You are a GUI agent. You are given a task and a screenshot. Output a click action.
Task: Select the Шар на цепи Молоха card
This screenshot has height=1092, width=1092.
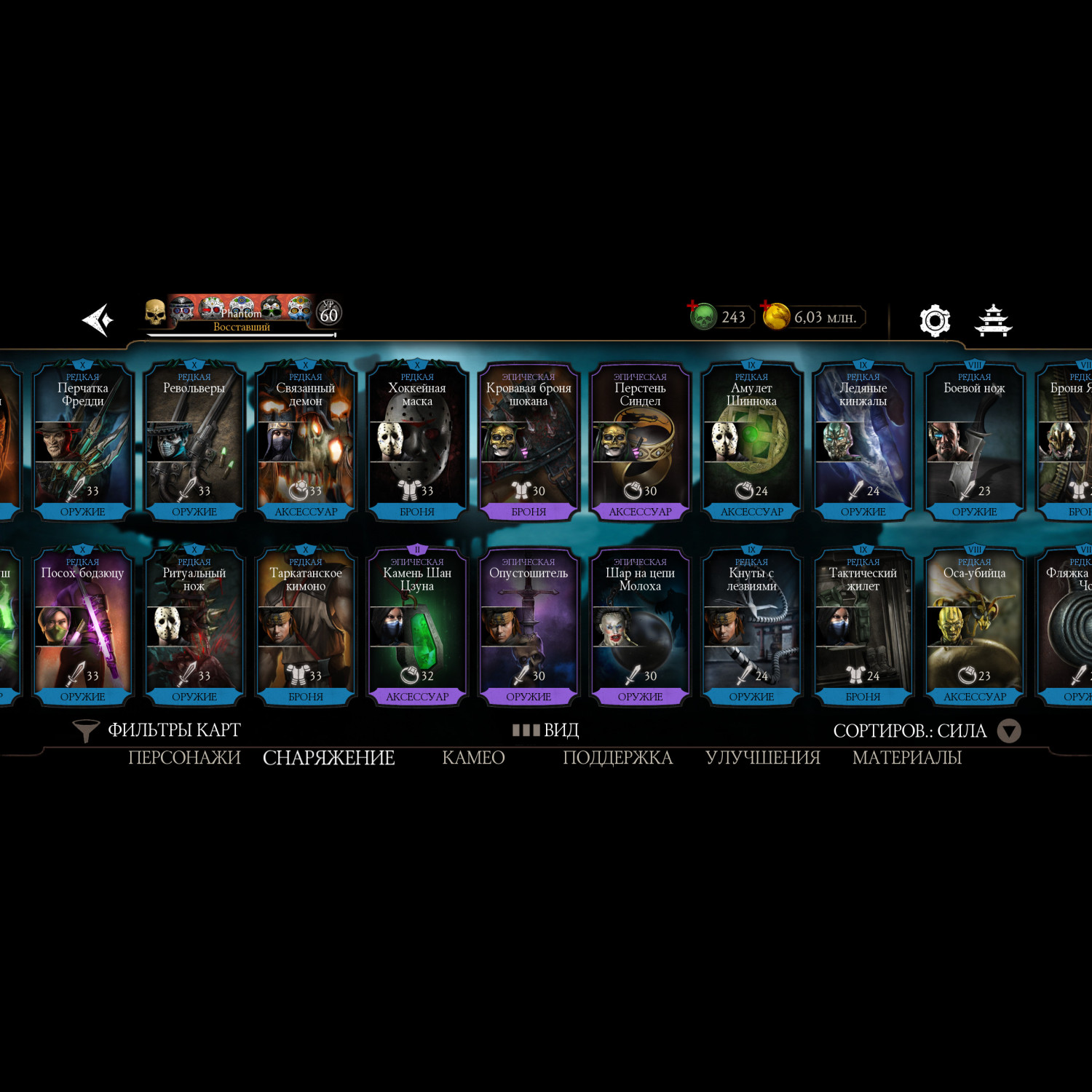click(640, 626)
